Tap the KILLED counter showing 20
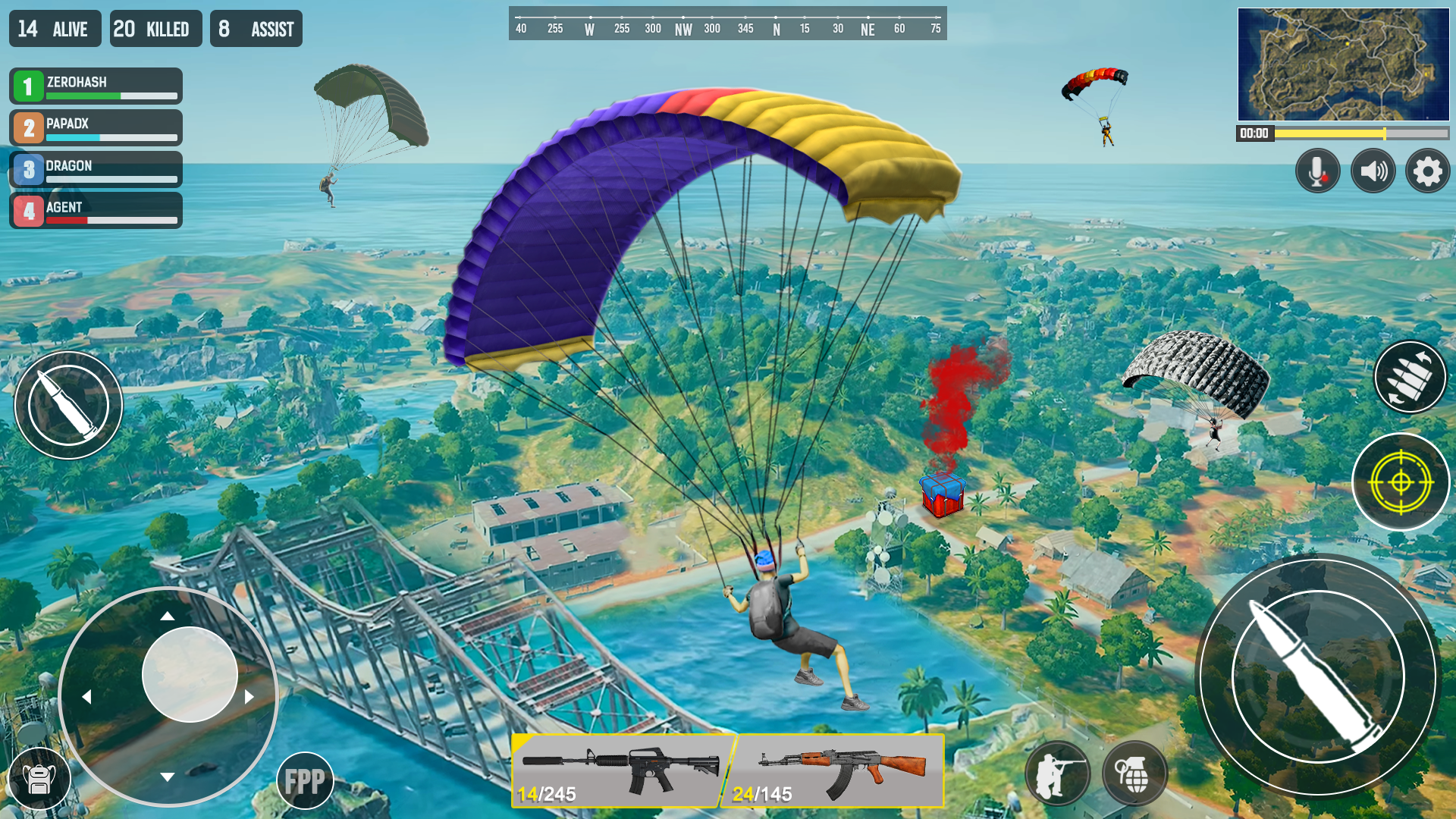The height and width of the screenshot is (819, 1456). [155, 29]
